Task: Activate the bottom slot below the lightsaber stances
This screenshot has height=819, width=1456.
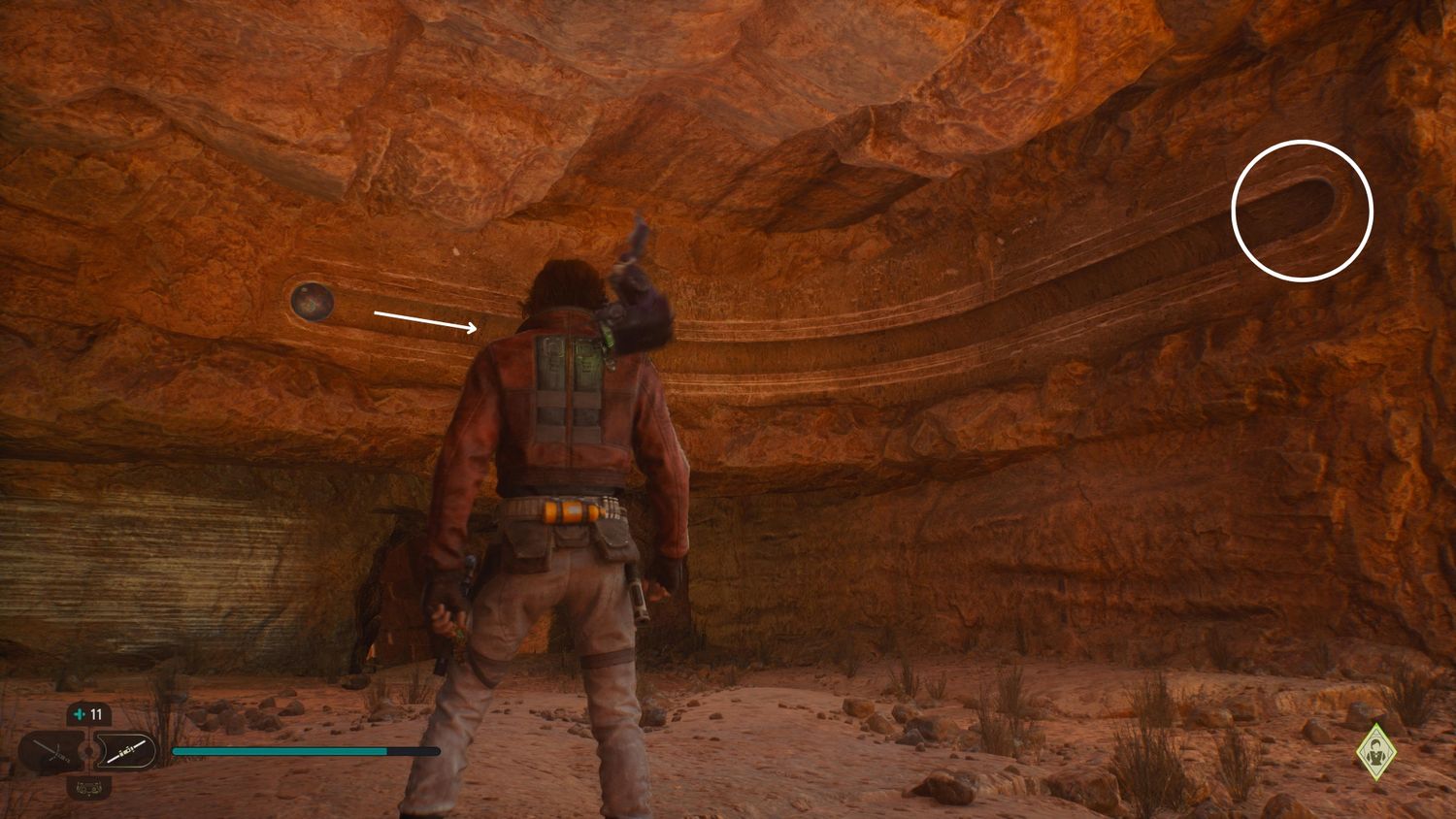Action: click(88, 786)
